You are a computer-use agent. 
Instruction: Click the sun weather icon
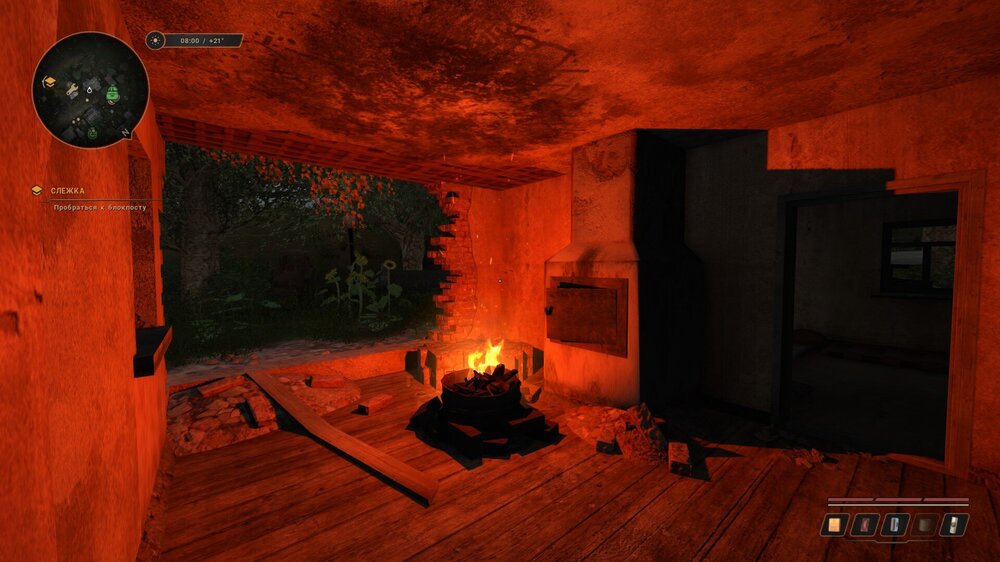[x=155, y=41]
